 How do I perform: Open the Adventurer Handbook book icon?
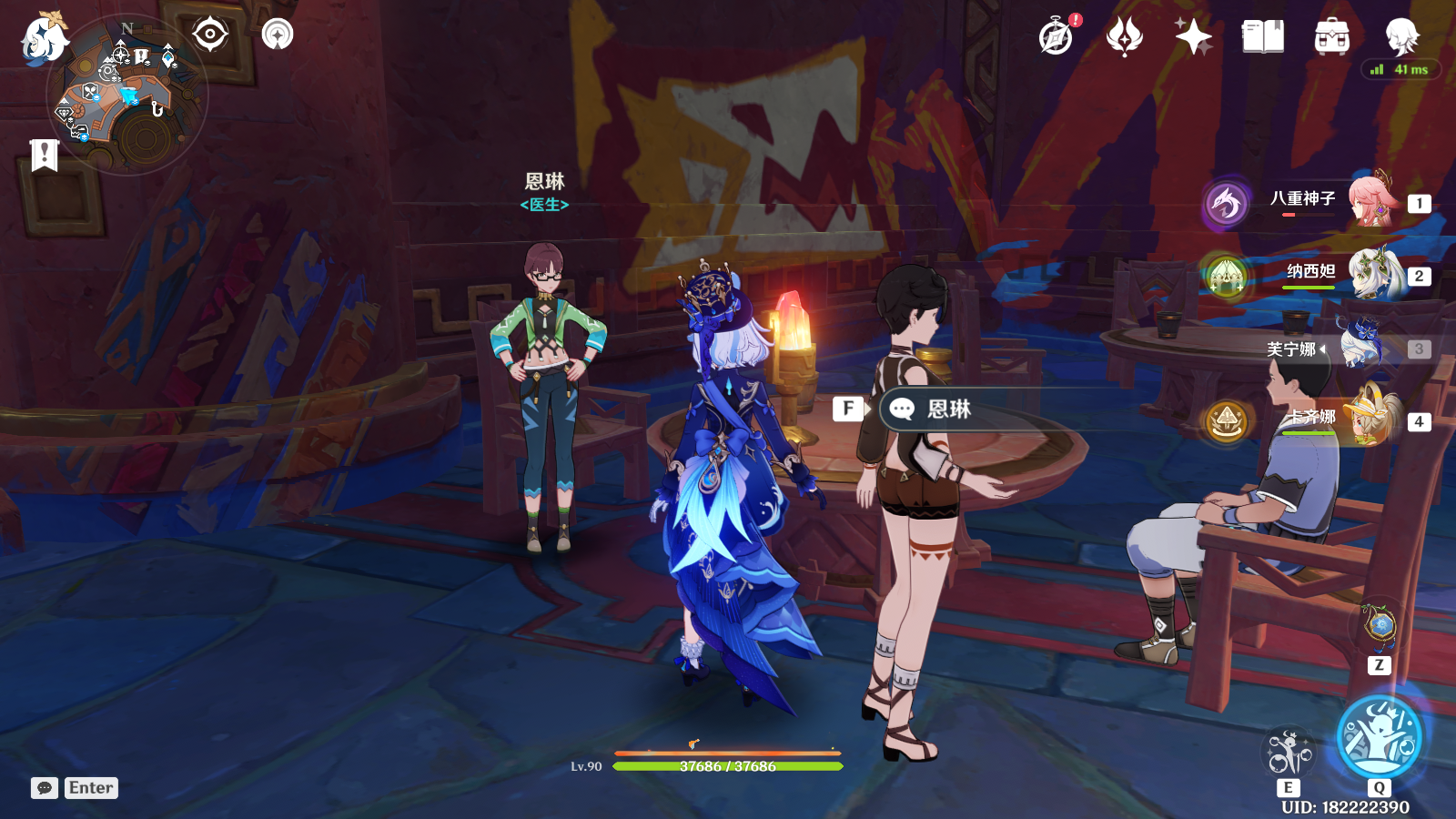click(1262, 37)
